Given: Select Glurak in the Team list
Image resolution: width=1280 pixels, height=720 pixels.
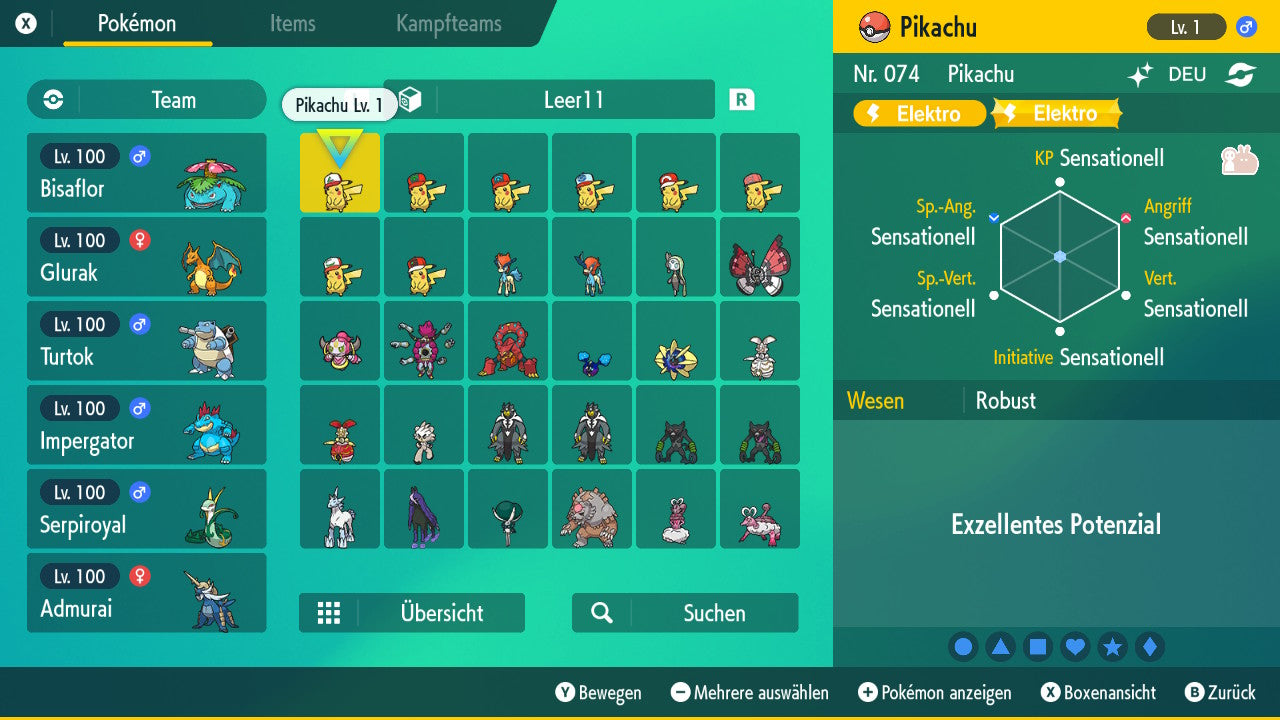Looking at the screenshot, I should (x=147, y=256).
